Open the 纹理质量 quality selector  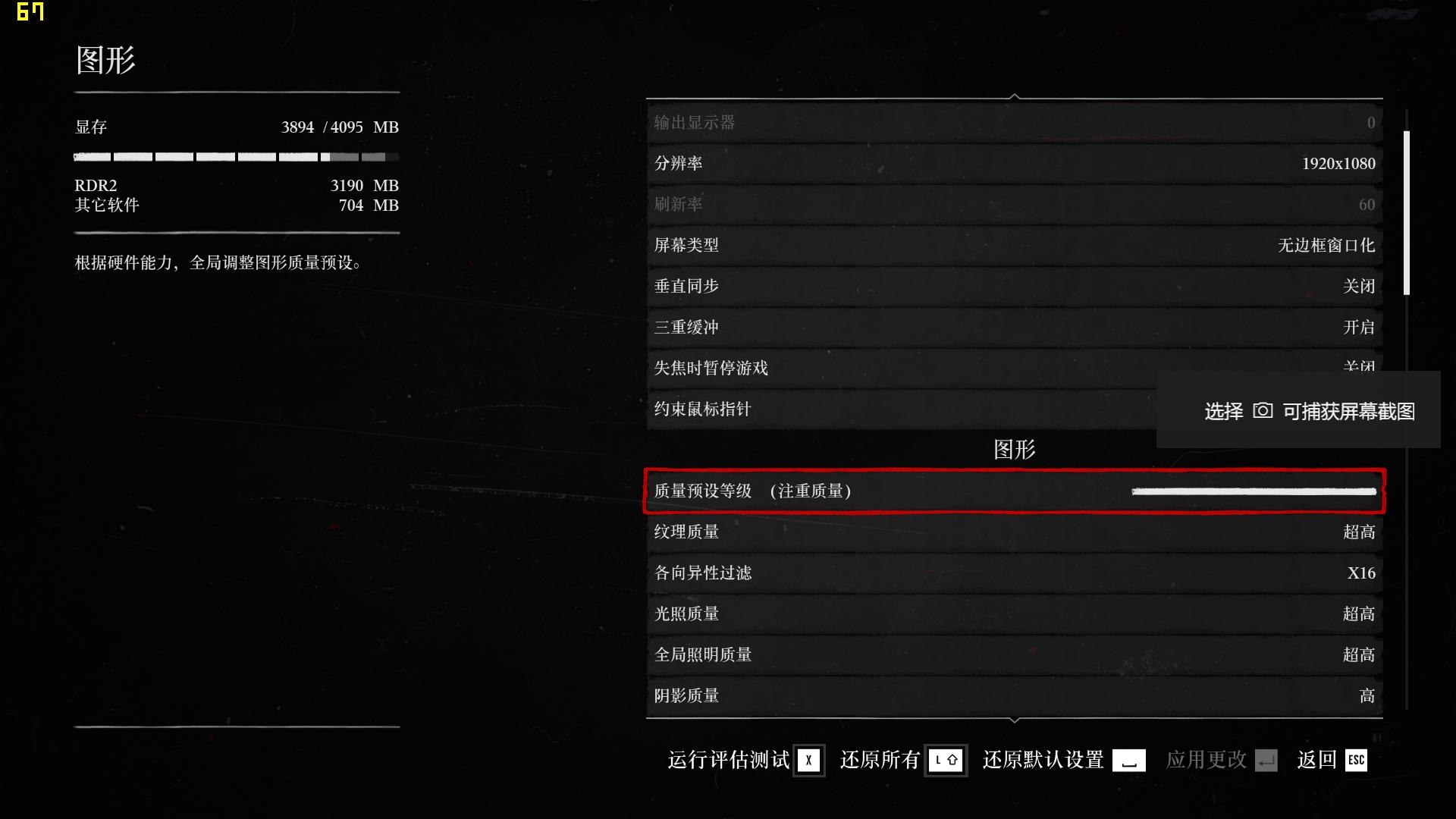[x=1015, y=532]
